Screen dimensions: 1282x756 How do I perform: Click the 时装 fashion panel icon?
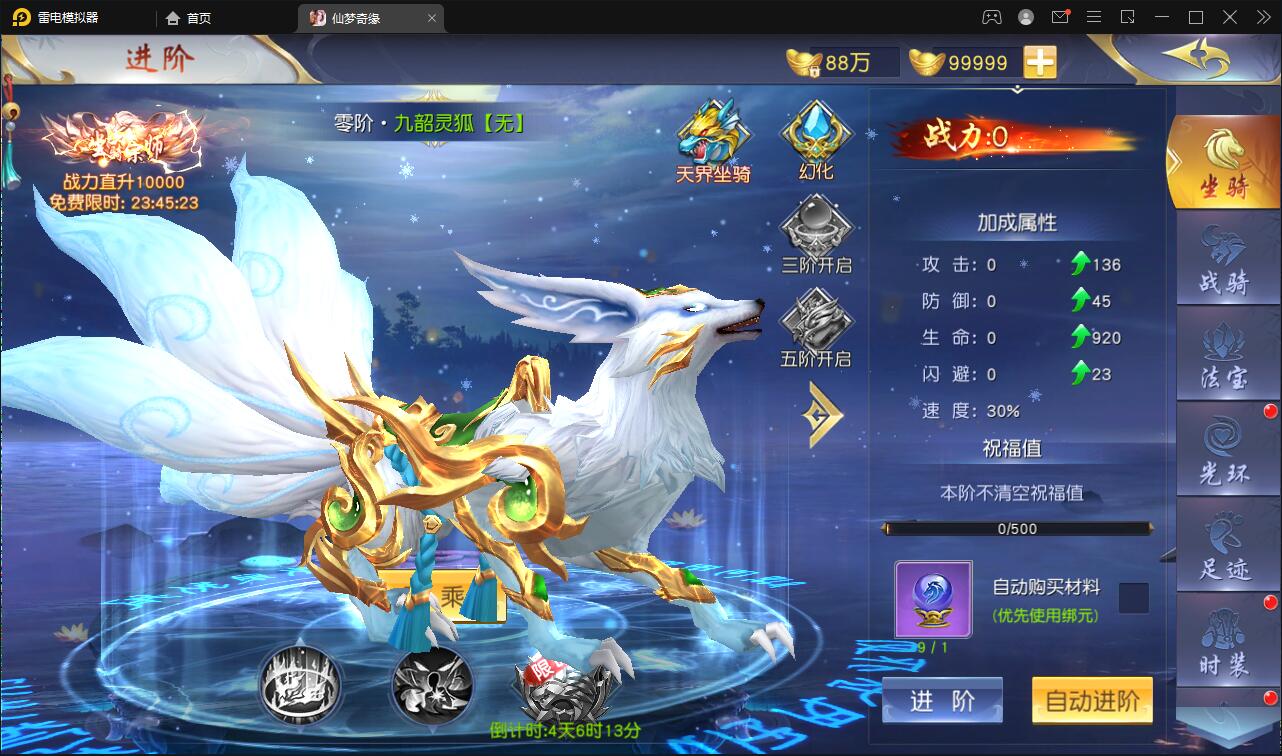tap(1226, 638)
